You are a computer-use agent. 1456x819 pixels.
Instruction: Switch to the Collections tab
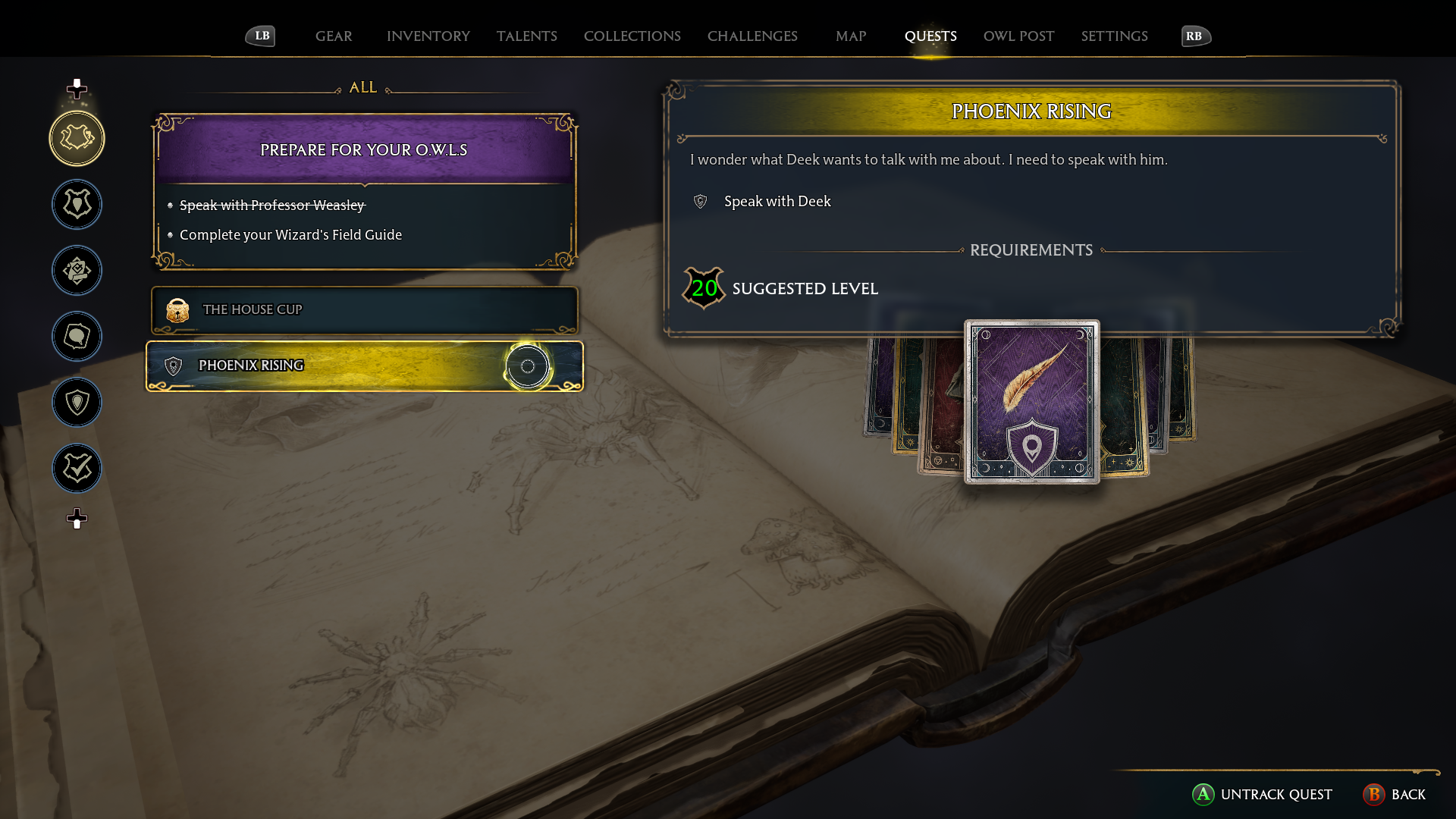tap(632, 36)
